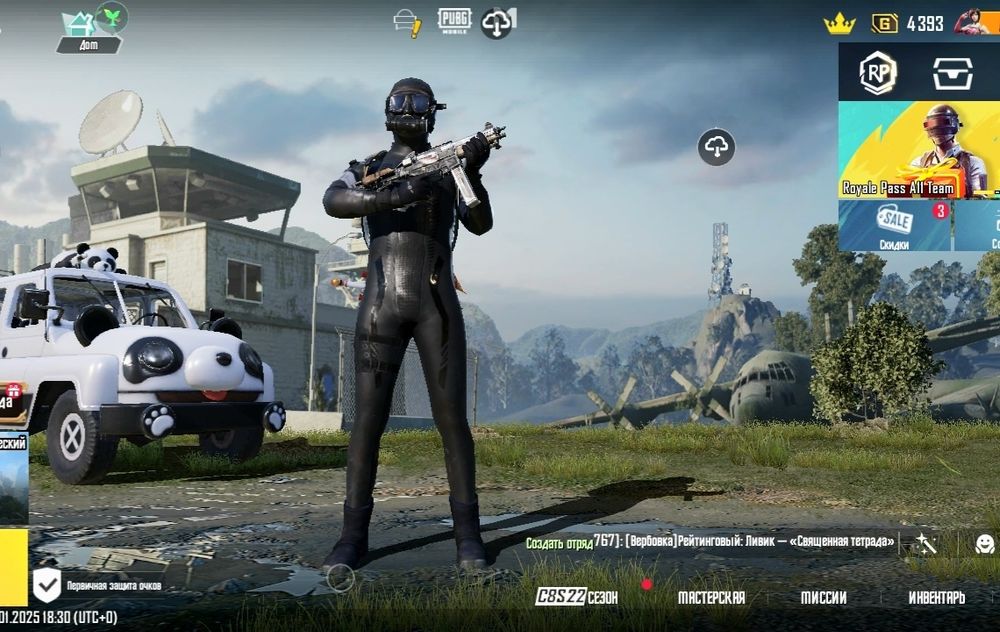
Task: Open the gold crown icon
Action: click(838, 24)
